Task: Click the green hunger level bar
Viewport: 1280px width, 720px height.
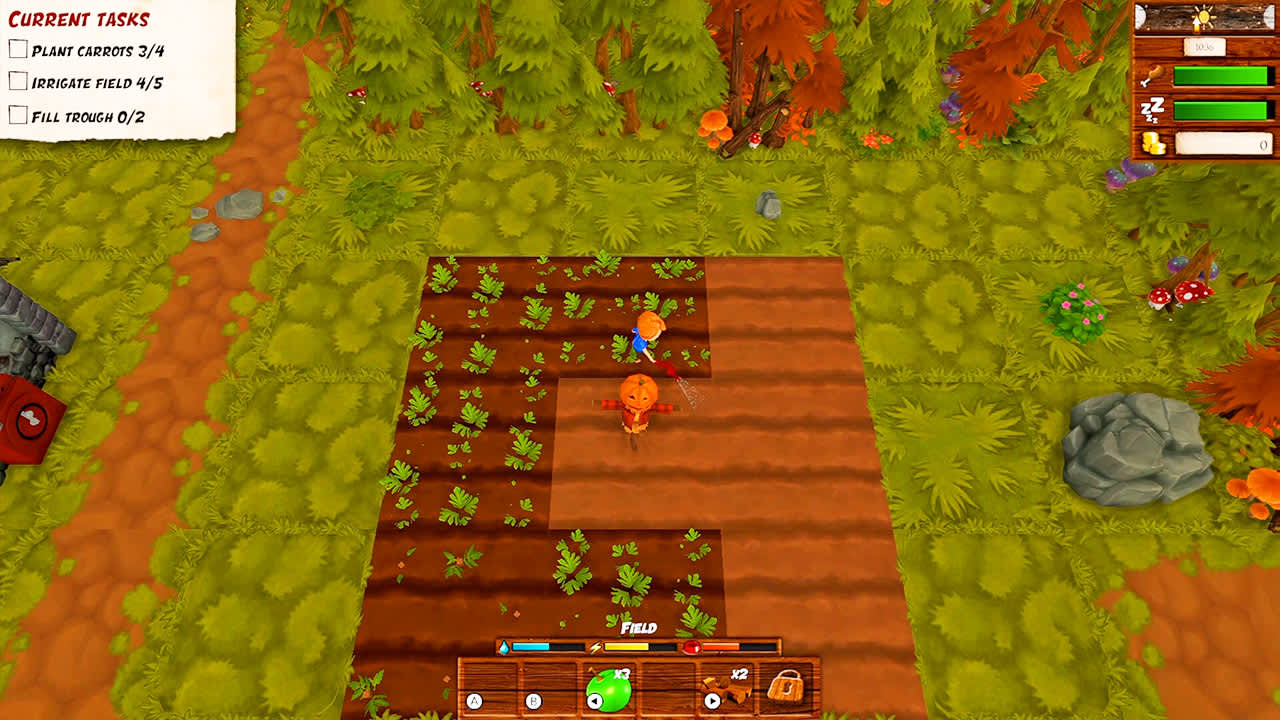Action: tap(1220, 75)
